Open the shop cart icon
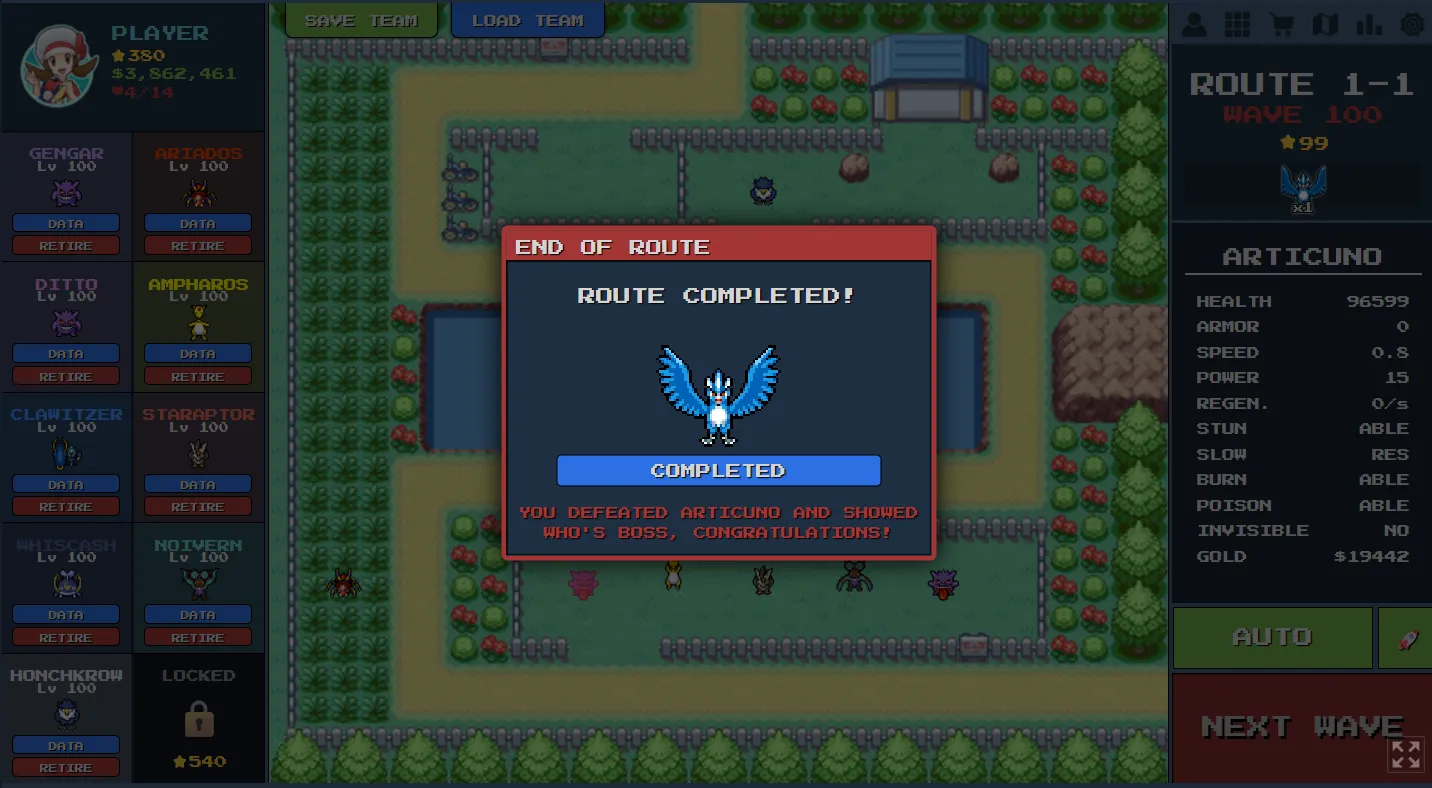This screenshot has height=788, width=1432. (x=1282, y=23)
